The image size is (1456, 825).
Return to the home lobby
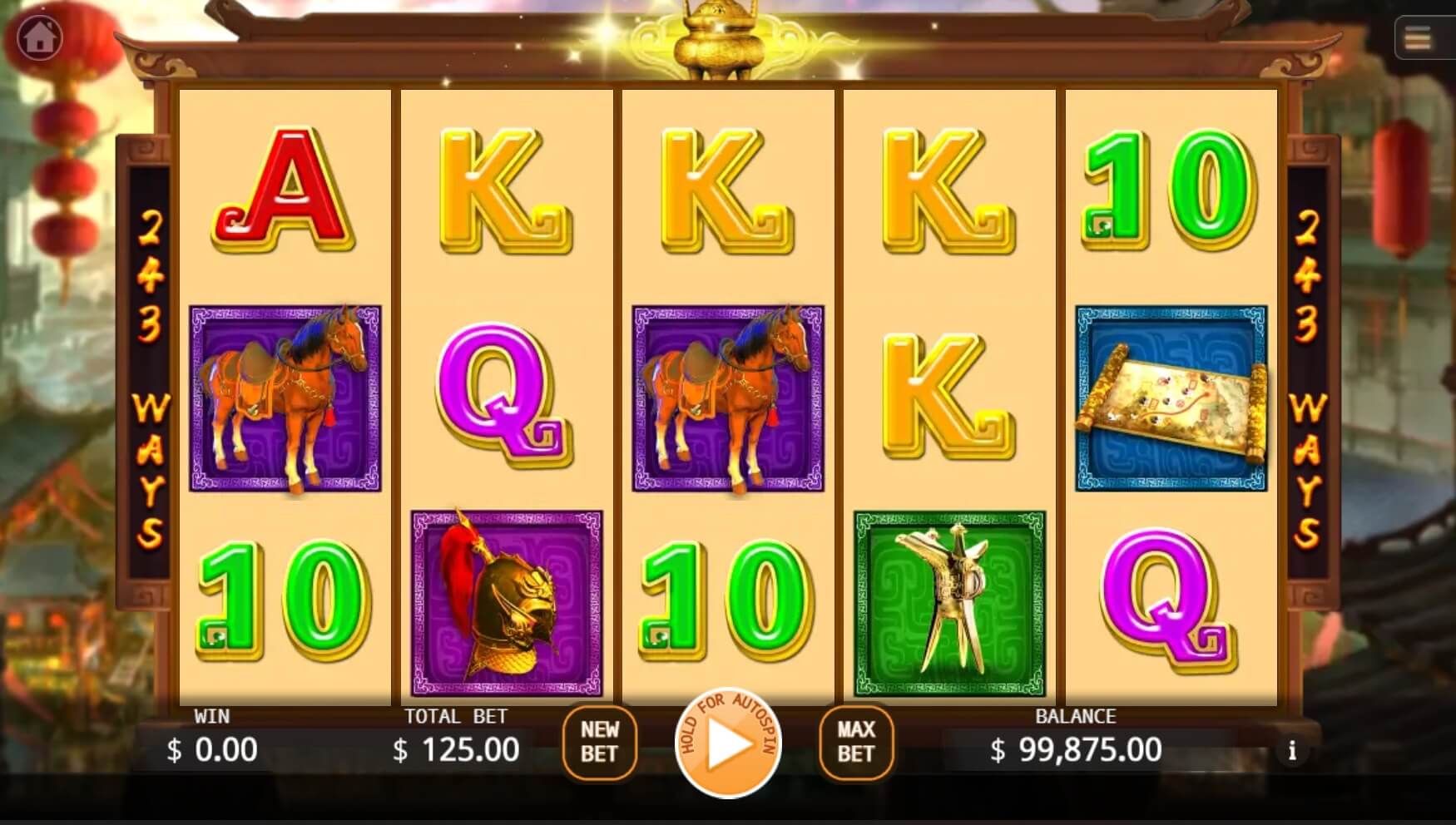coord(39,37)
